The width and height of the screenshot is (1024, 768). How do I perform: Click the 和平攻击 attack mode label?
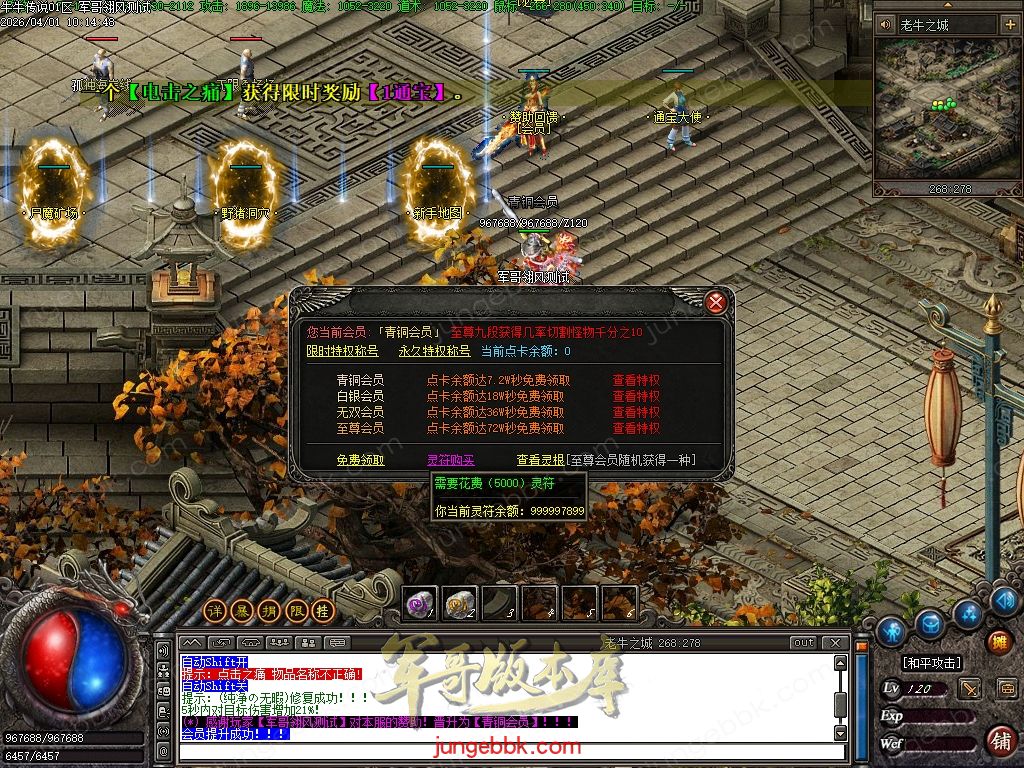[x=931, y=663]
